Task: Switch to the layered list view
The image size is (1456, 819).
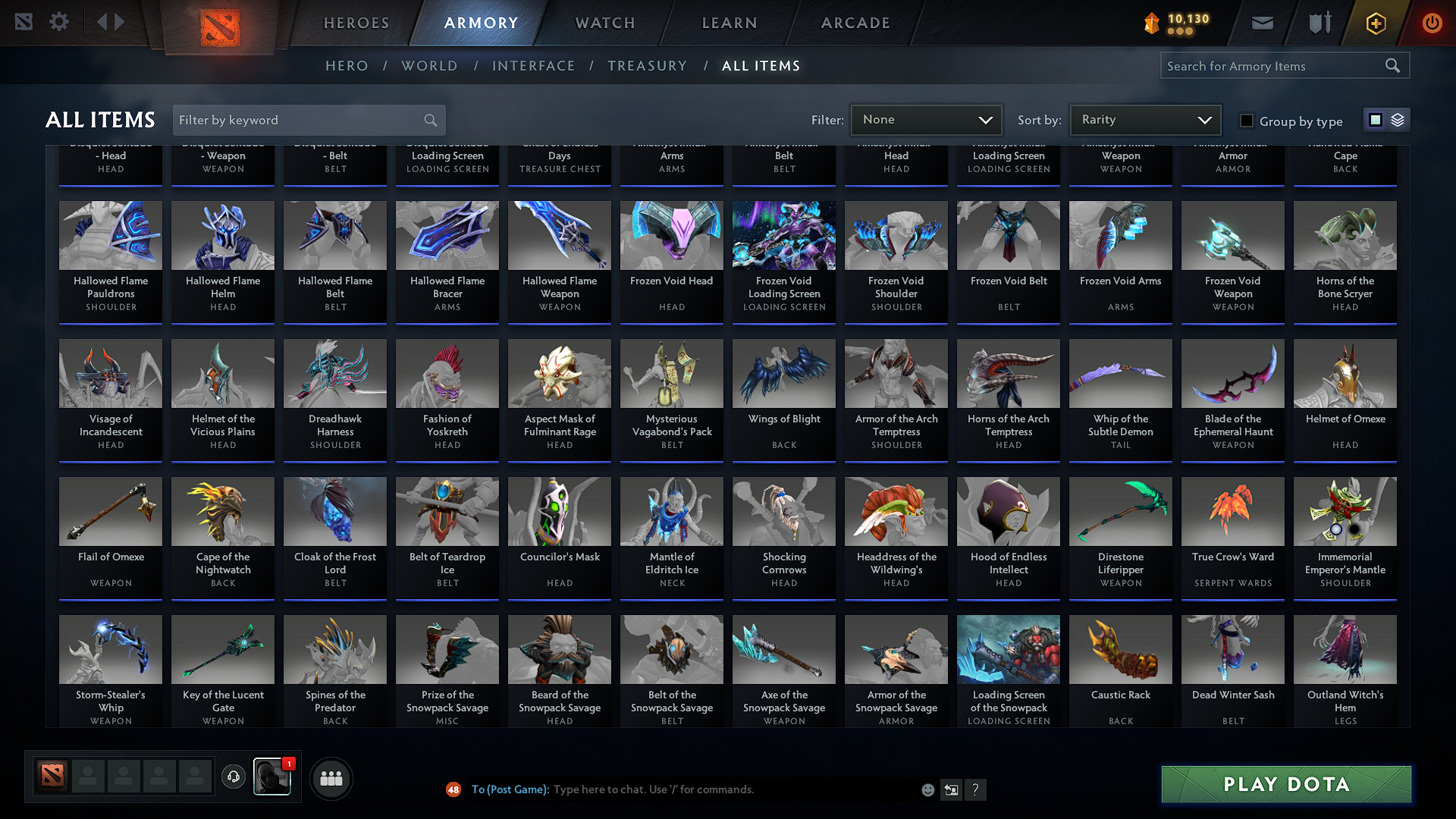Action: point(1397,119)
